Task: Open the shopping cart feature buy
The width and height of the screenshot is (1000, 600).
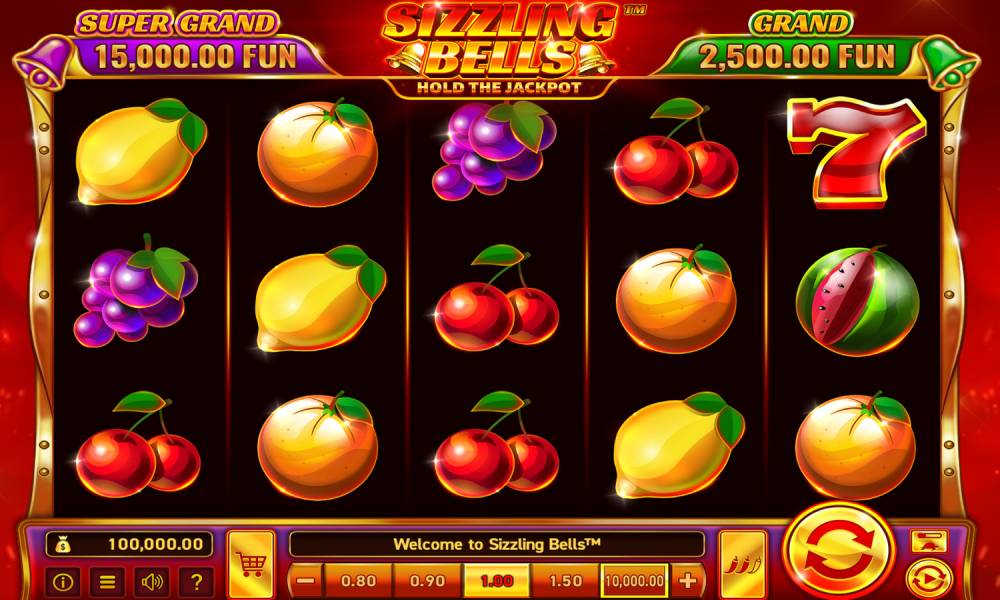Action: (x=250, y=565)
